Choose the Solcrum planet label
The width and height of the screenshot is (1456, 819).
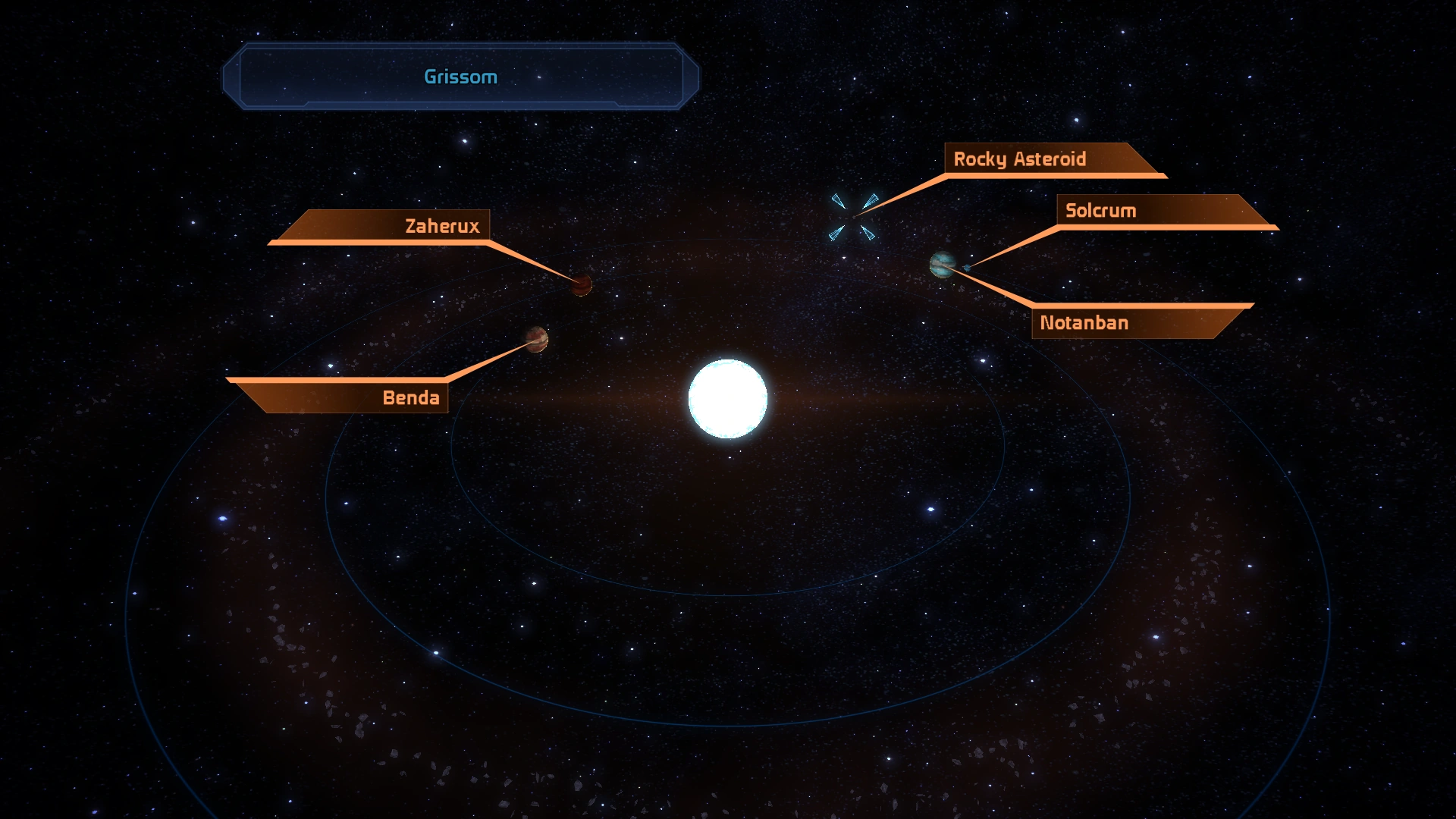pos(1100,211)
